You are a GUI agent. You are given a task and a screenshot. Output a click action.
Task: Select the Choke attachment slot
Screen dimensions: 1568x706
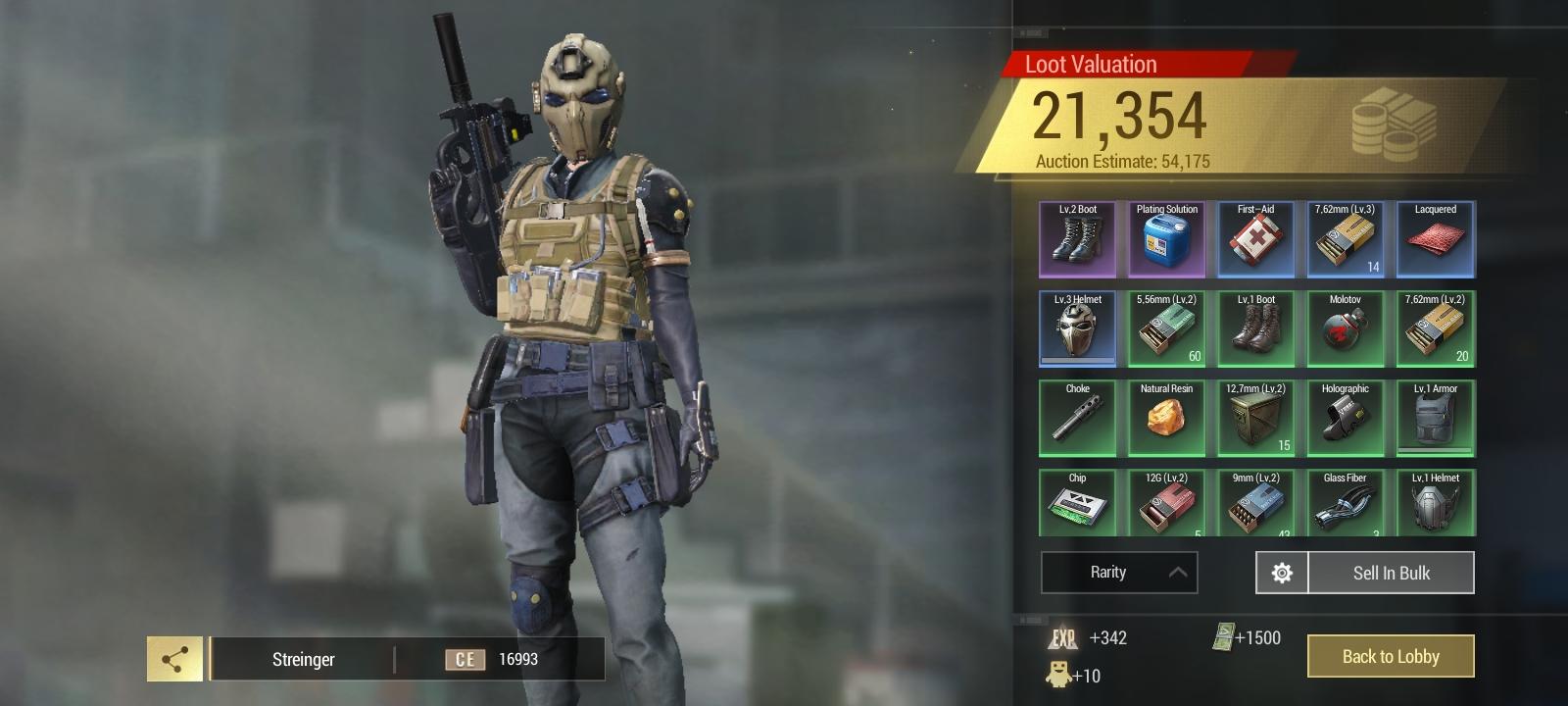1077,418
